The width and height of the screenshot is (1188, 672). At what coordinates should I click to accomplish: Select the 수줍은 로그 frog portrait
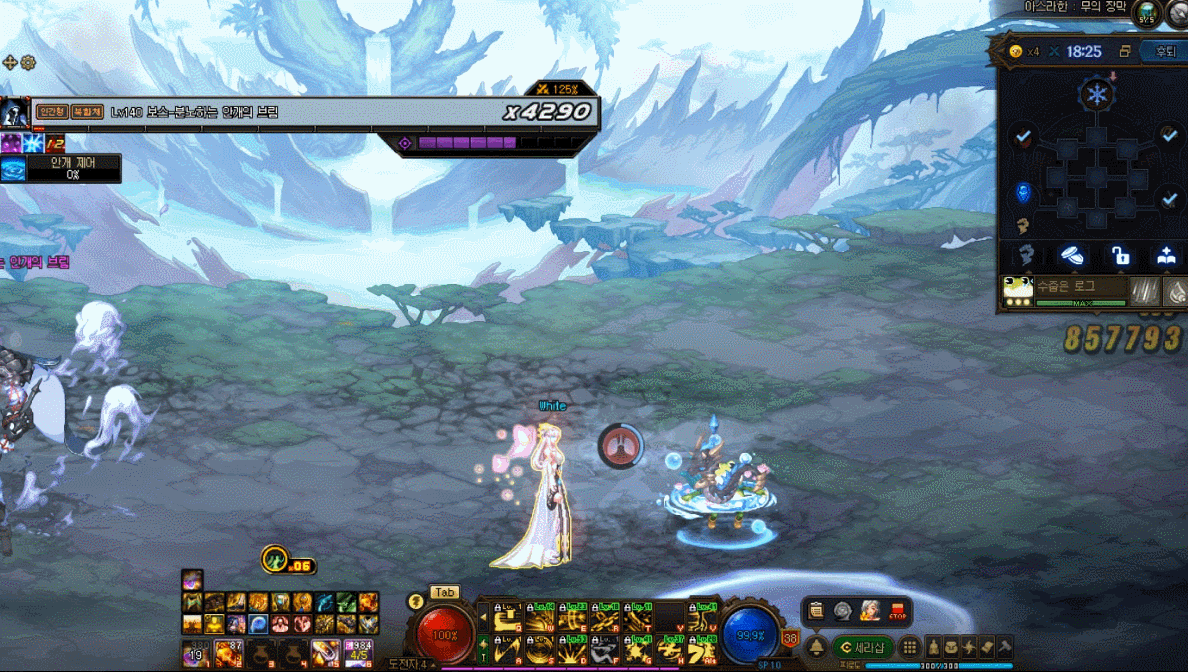pyautogui.click(x=1018, y=290)
